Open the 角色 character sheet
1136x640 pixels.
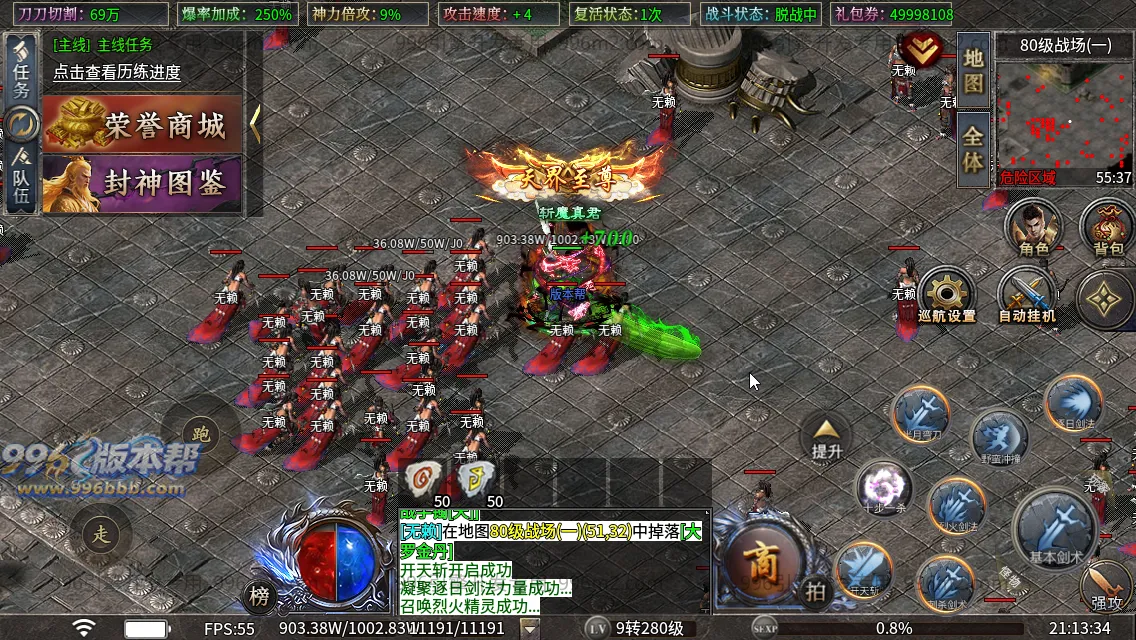(1034, 227)
